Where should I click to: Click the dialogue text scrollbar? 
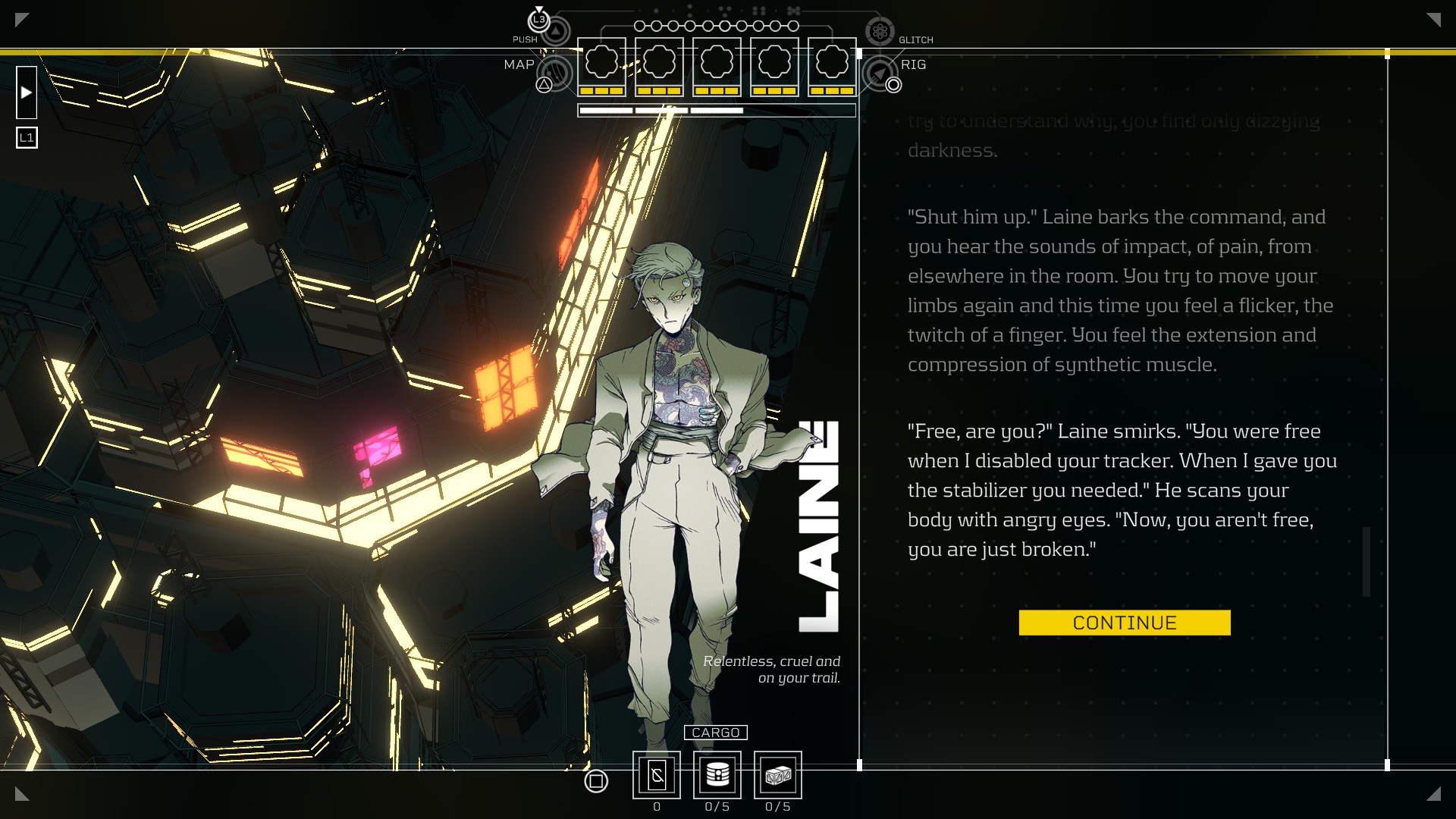click(x=1367, y=561)
